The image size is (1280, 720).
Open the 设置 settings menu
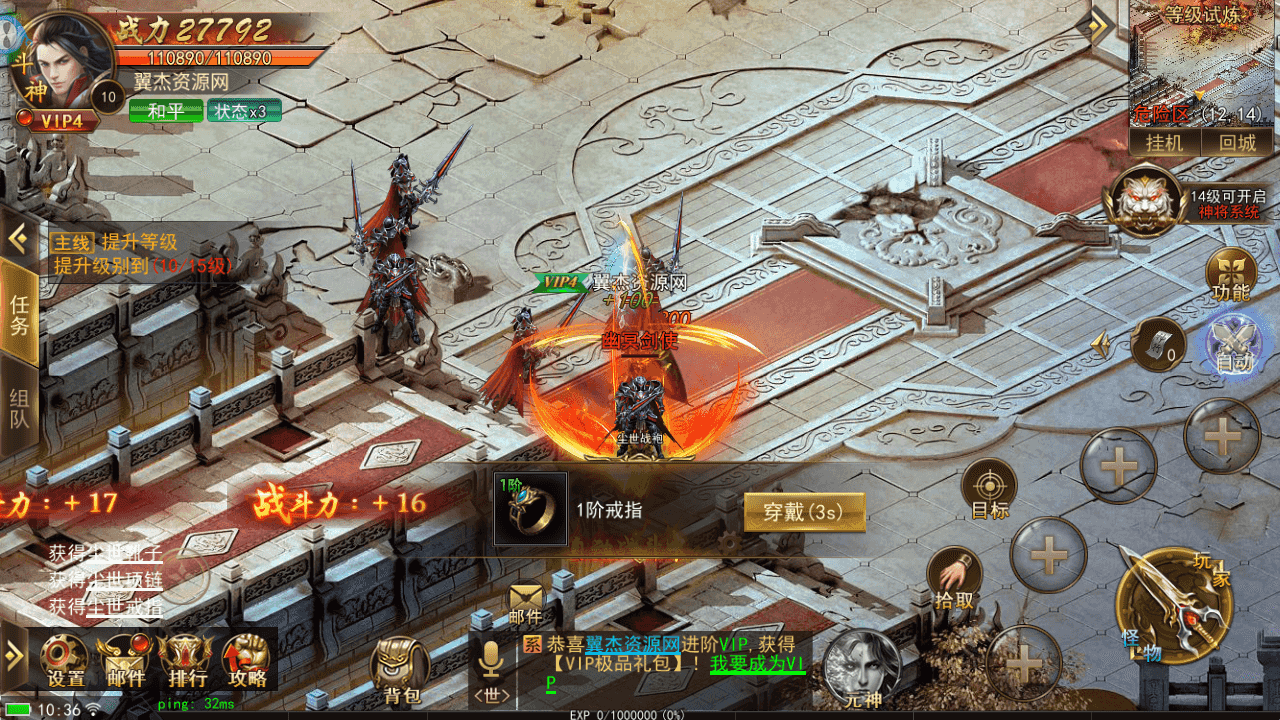click(x=66, y=661)
